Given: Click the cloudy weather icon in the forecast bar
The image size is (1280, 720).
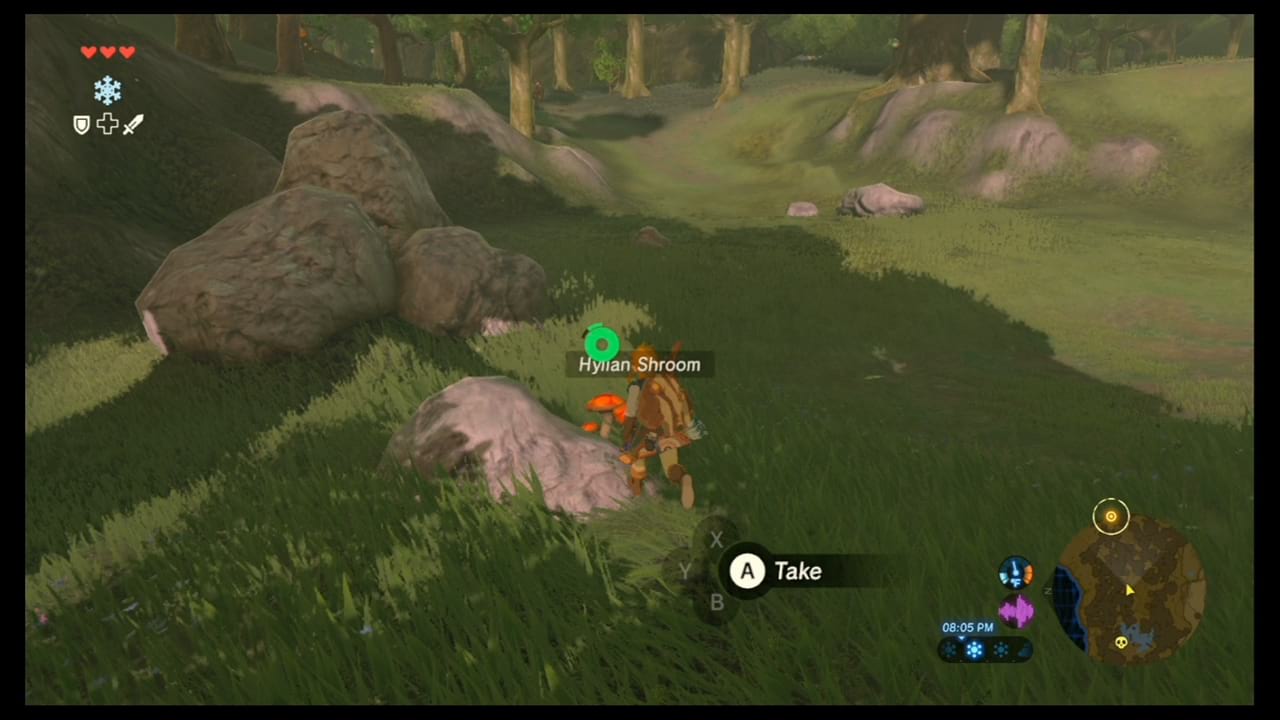Looking at the screenshot, I should (x=1023, y=650).
